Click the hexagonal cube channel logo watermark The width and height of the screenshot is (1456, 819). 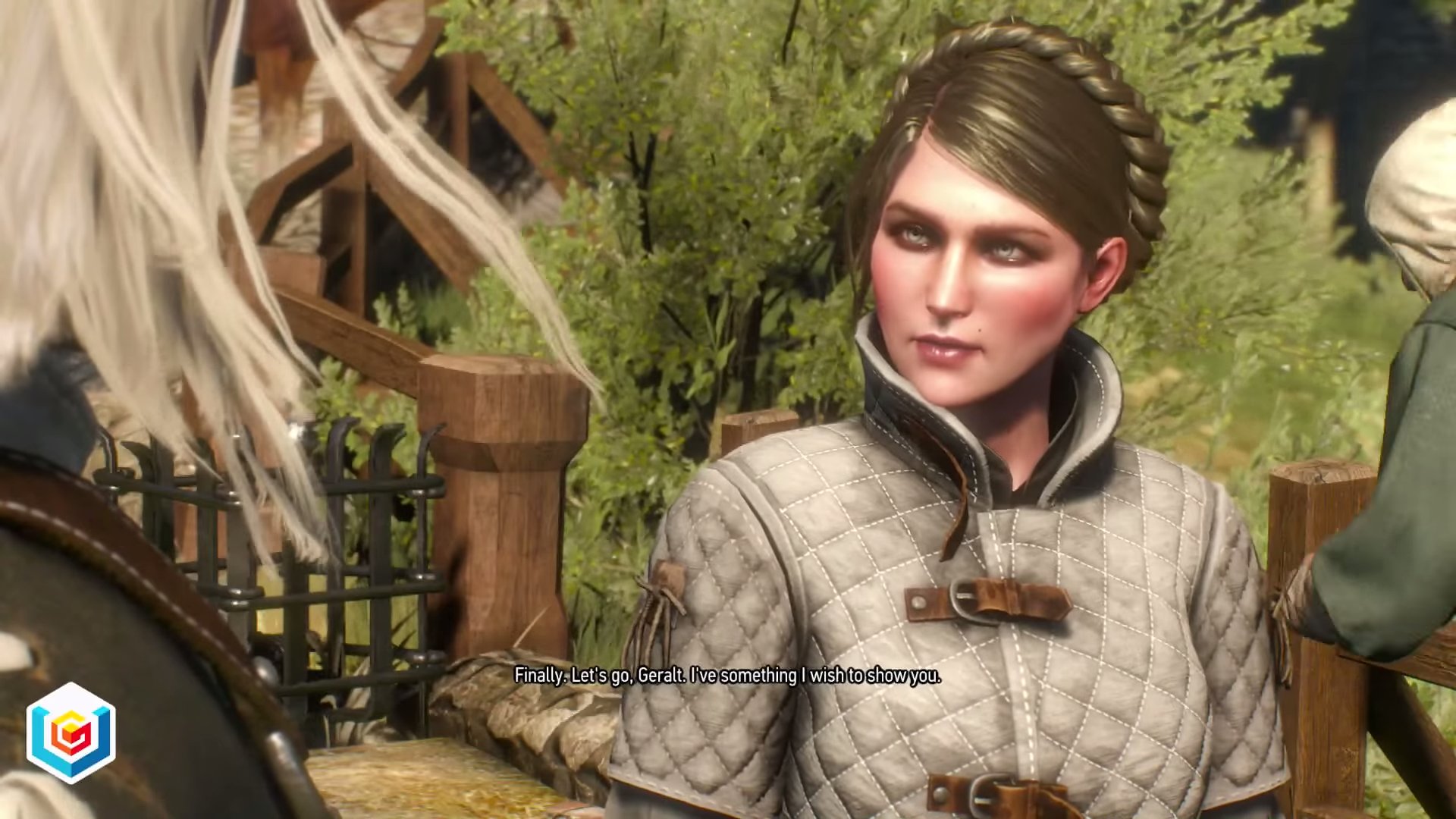click(x=71, y=733)
